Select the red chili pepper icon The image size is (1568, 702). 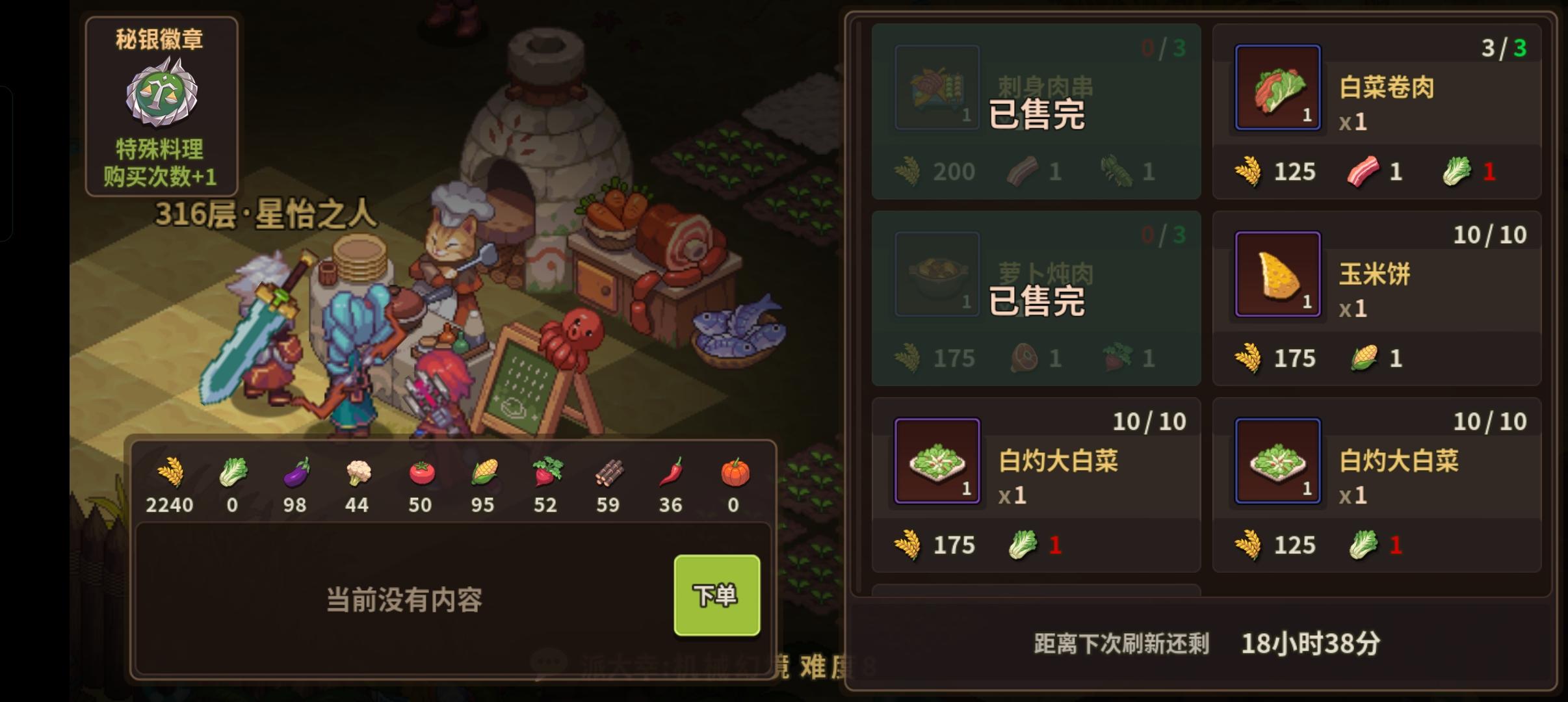tap(670, 474)
